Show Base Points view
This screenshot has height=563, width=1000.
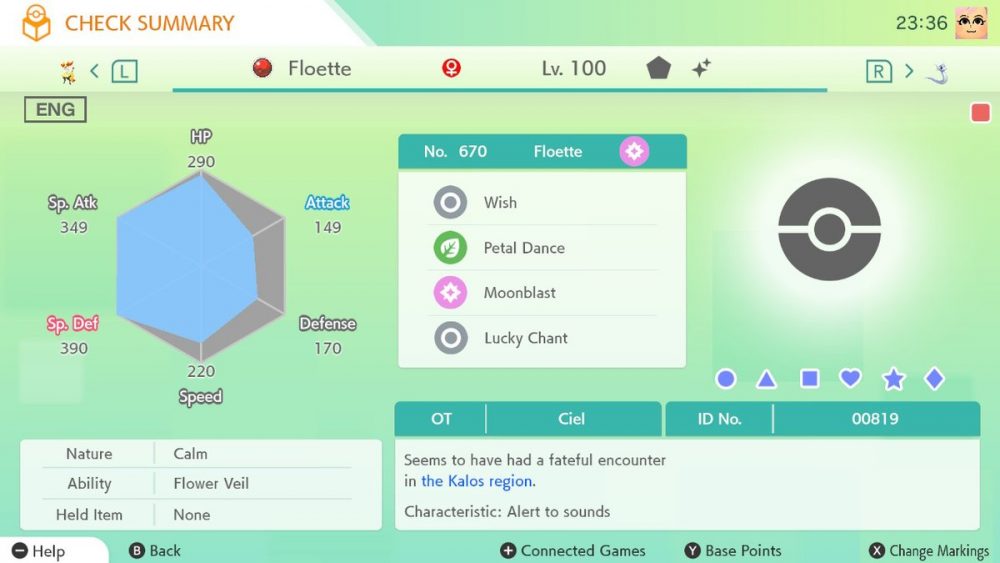click(x=733, y=551)
